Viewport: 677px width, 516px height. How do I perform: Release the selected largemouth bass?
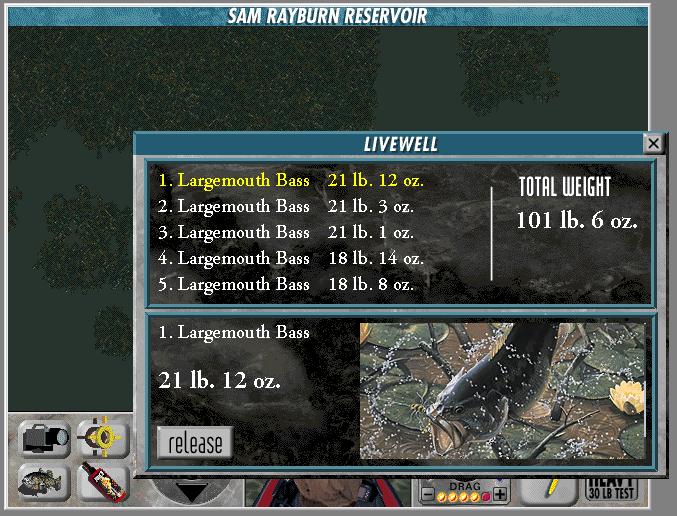click(195, 442)
